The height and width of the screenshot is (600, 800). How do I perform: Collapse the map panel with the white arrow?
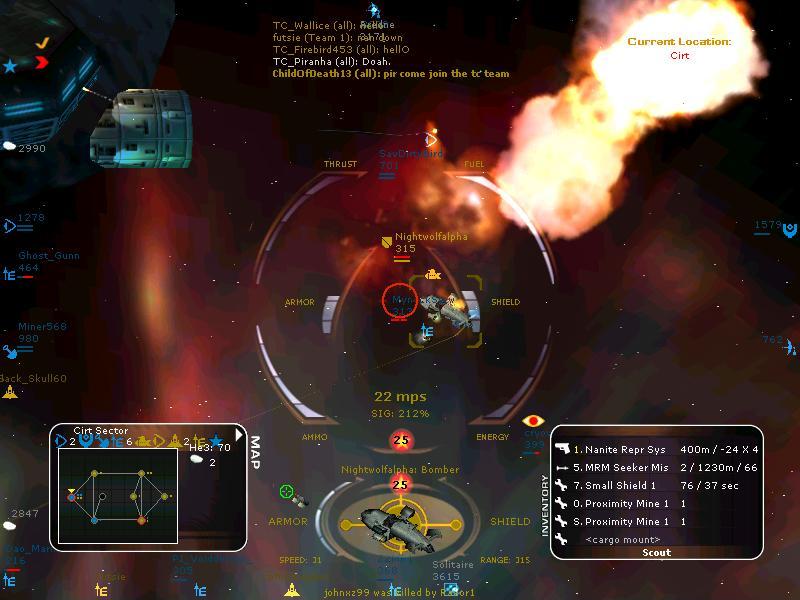(239, 434)
